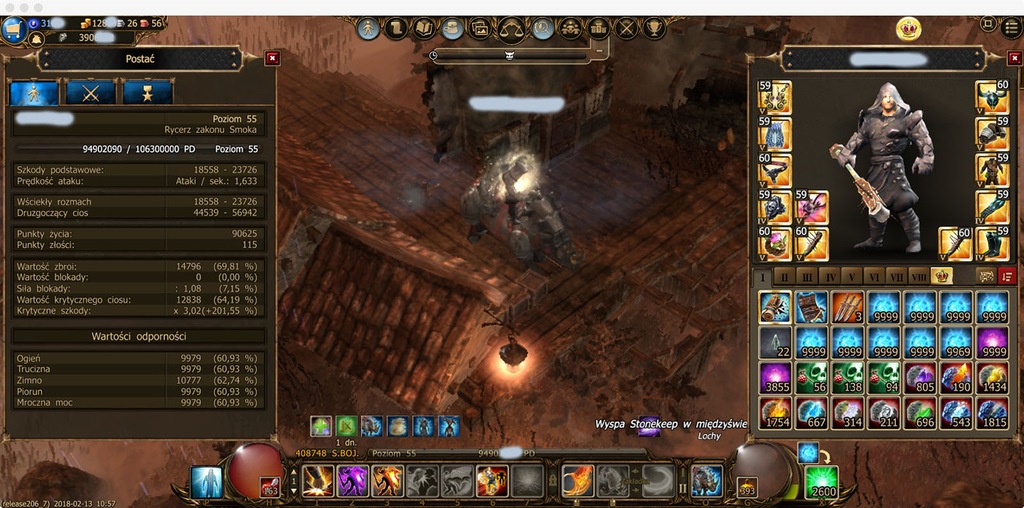1024x508 pixels.
Task: Activate the purple shadow figure skill
Action: click(353, 481)
